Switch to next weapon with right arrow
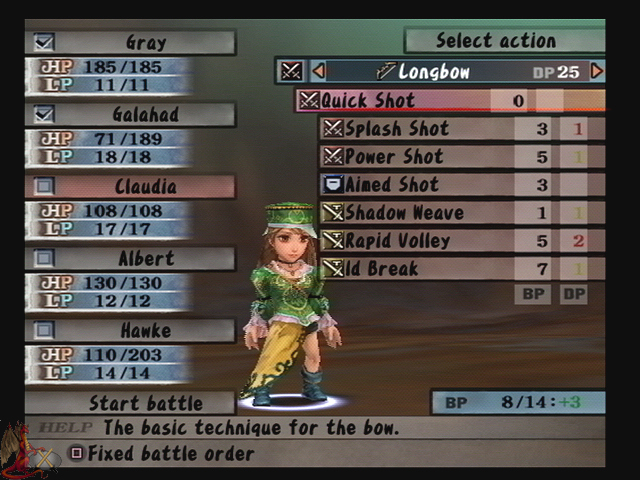This screenshot has height=480, width=640. pos(597,71)
